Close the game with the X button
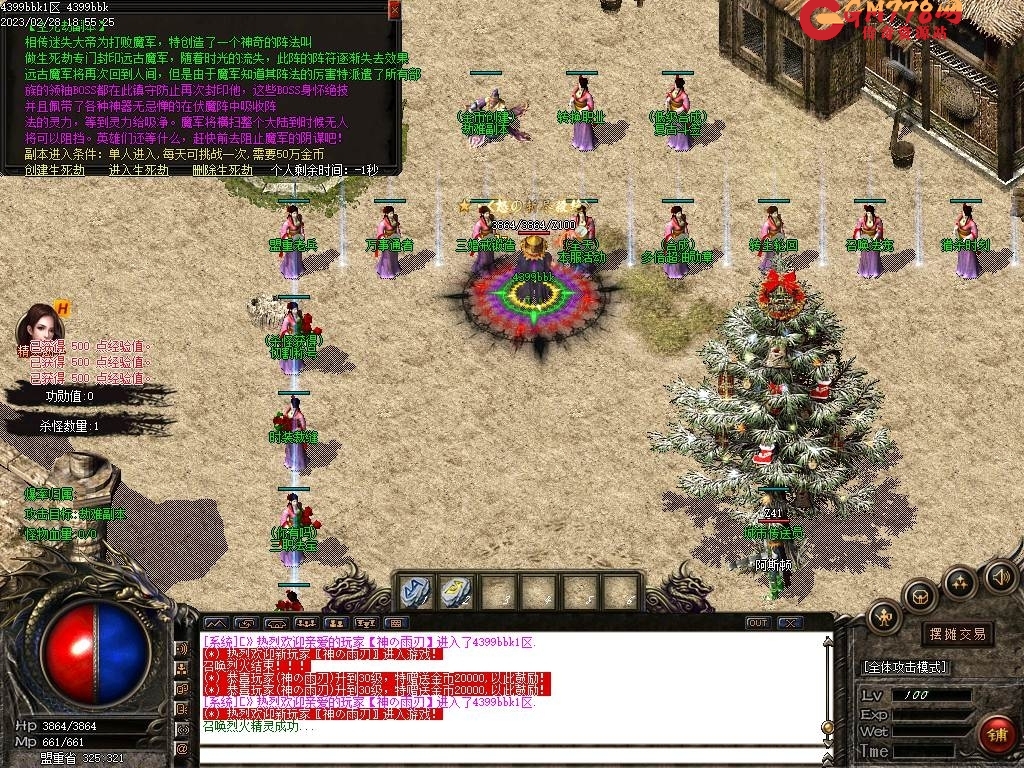 click(790, 623)
